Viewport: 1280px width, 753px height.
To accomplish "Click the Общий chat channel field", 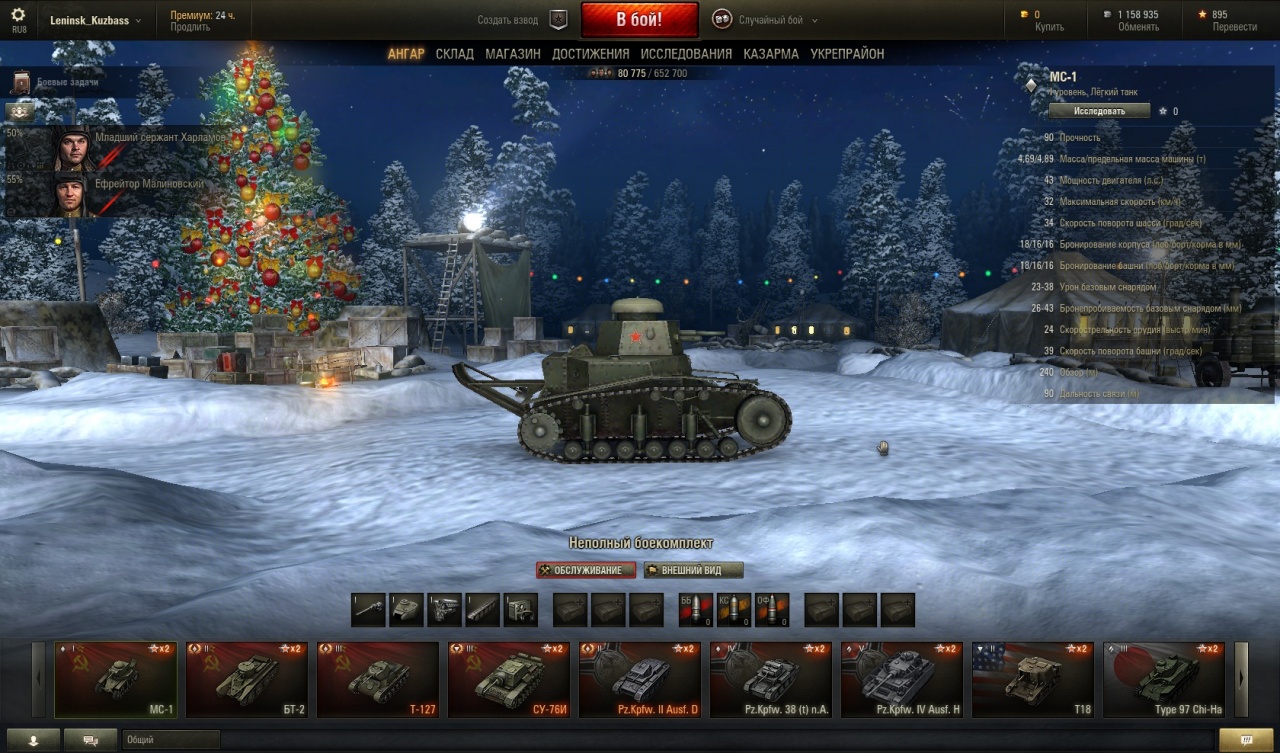I will [170, 740].
